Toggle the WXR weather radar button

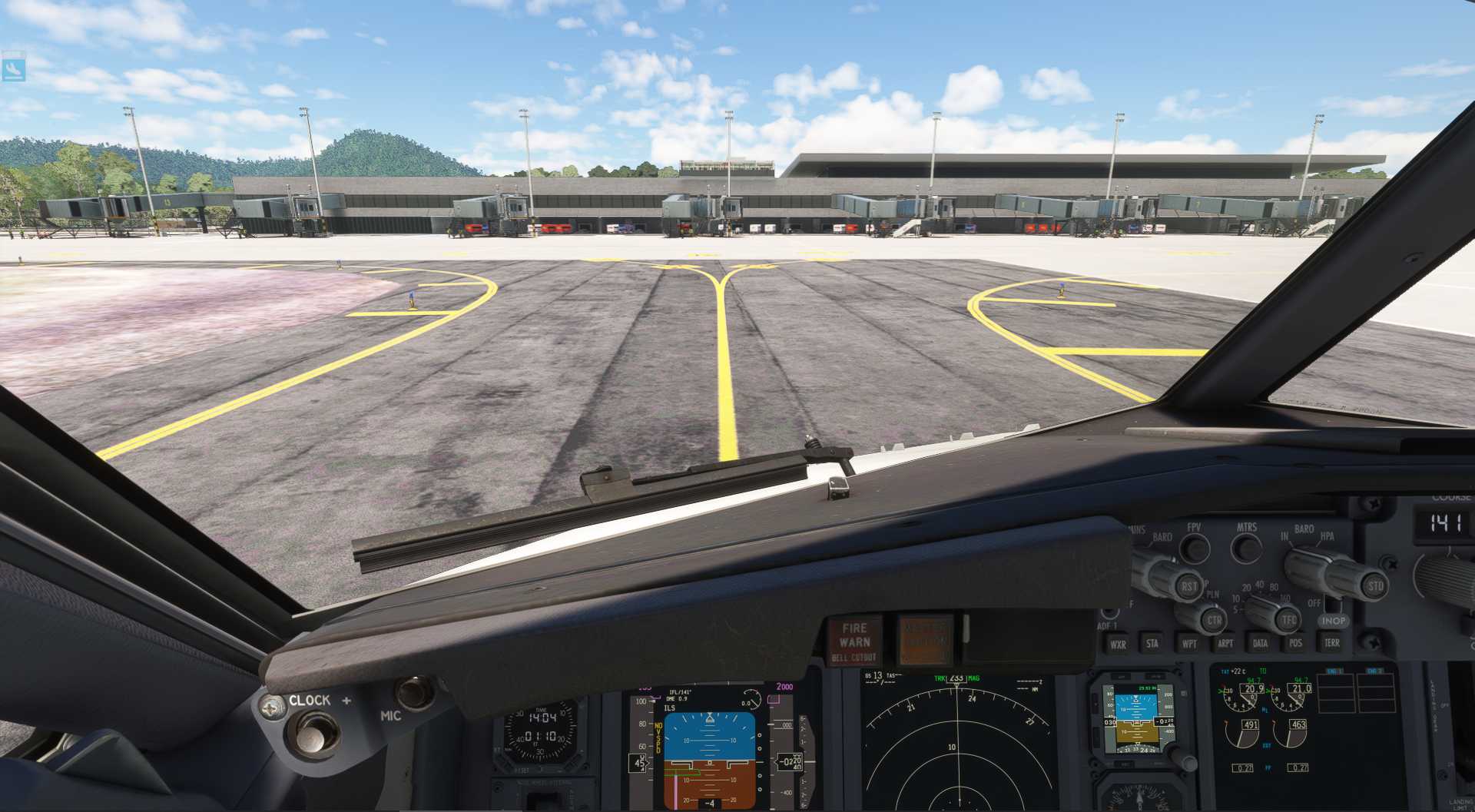pos(1118,645)
